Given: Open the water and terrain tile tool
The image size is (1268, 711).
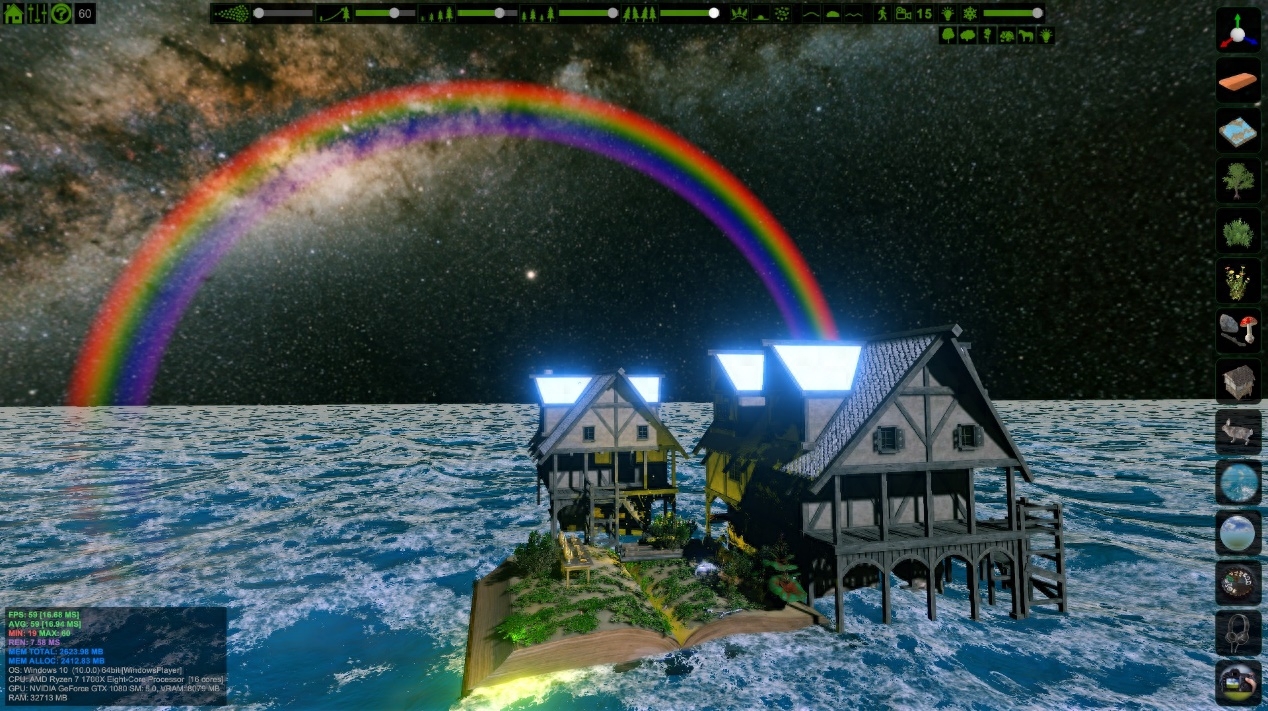Looking at the screenshot, I should [1238, 130].
